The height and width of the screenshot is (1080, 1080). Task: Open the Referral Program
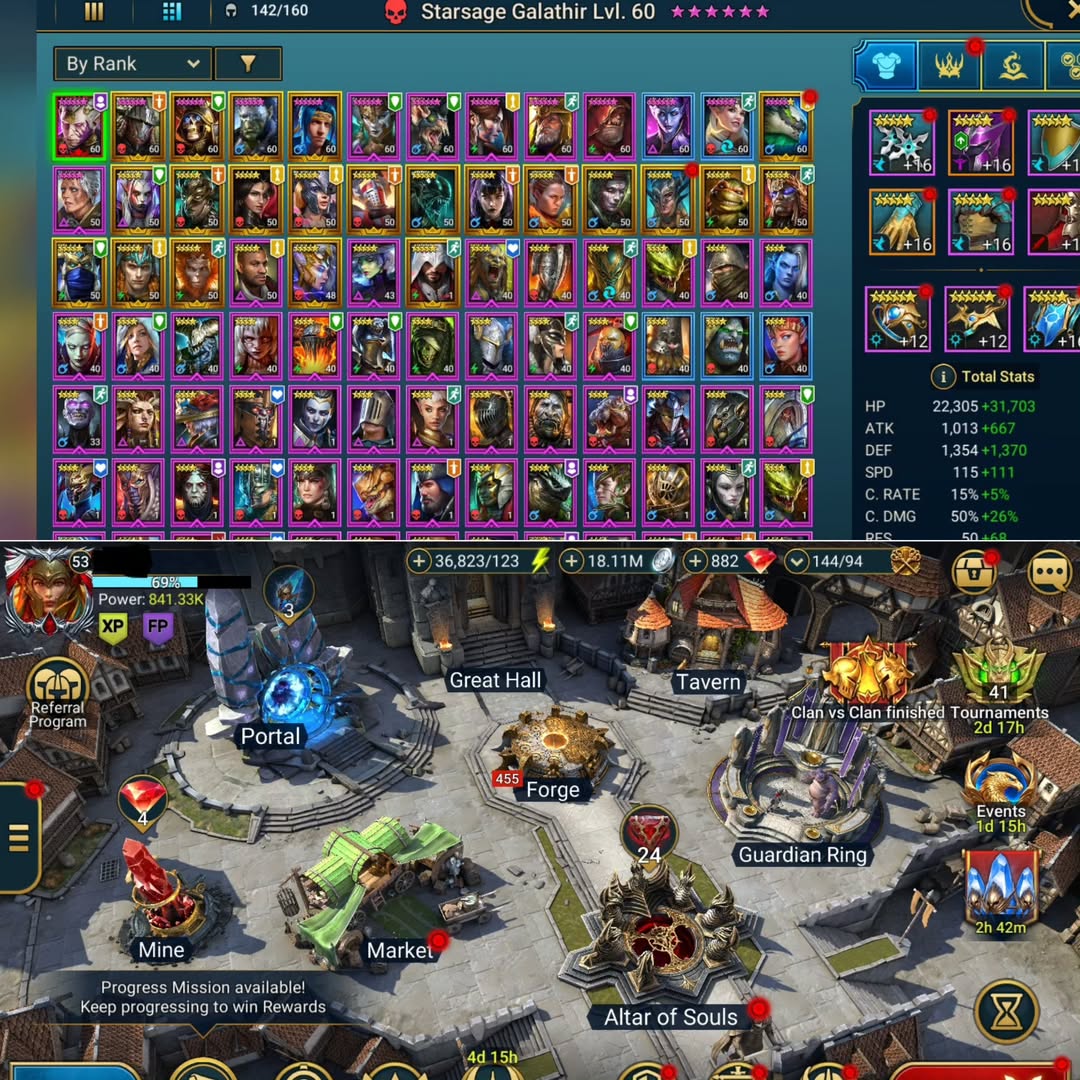click(58, 693)
